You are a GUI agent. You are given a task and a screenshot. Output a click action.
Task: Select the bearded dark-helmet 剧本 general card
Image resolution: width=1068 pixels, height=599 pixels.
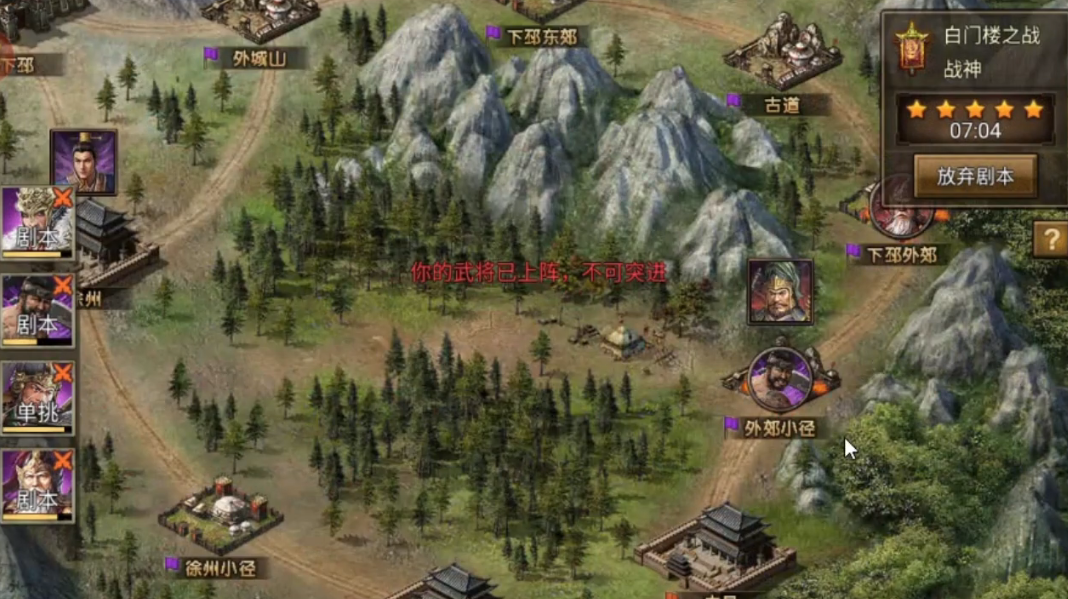pos(37,311)
